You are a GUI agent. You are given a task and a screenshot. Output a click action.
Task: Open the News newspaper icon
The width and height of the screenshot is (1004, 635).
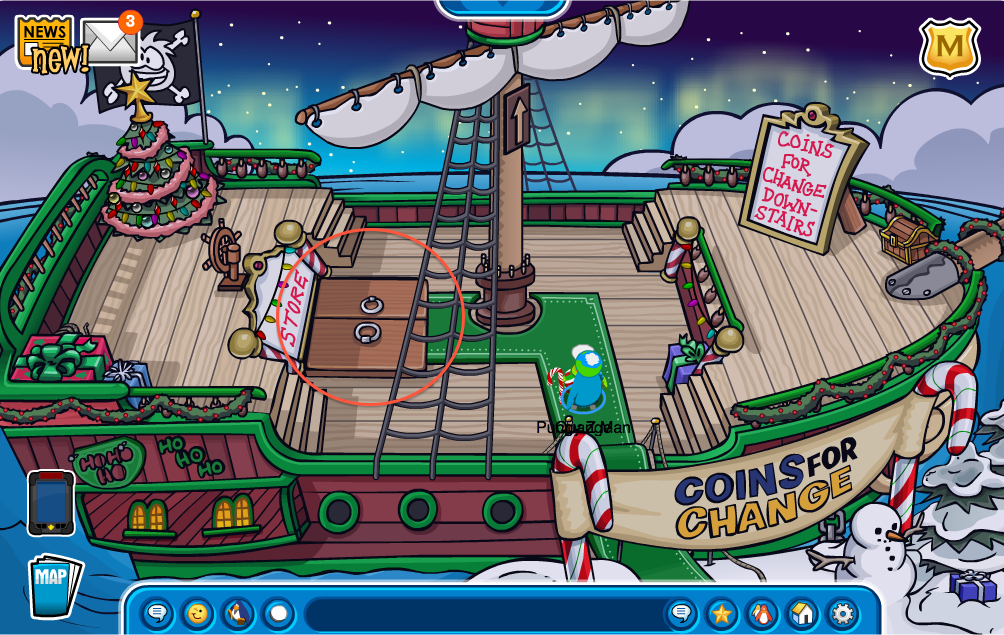click(x=45, y=44)
